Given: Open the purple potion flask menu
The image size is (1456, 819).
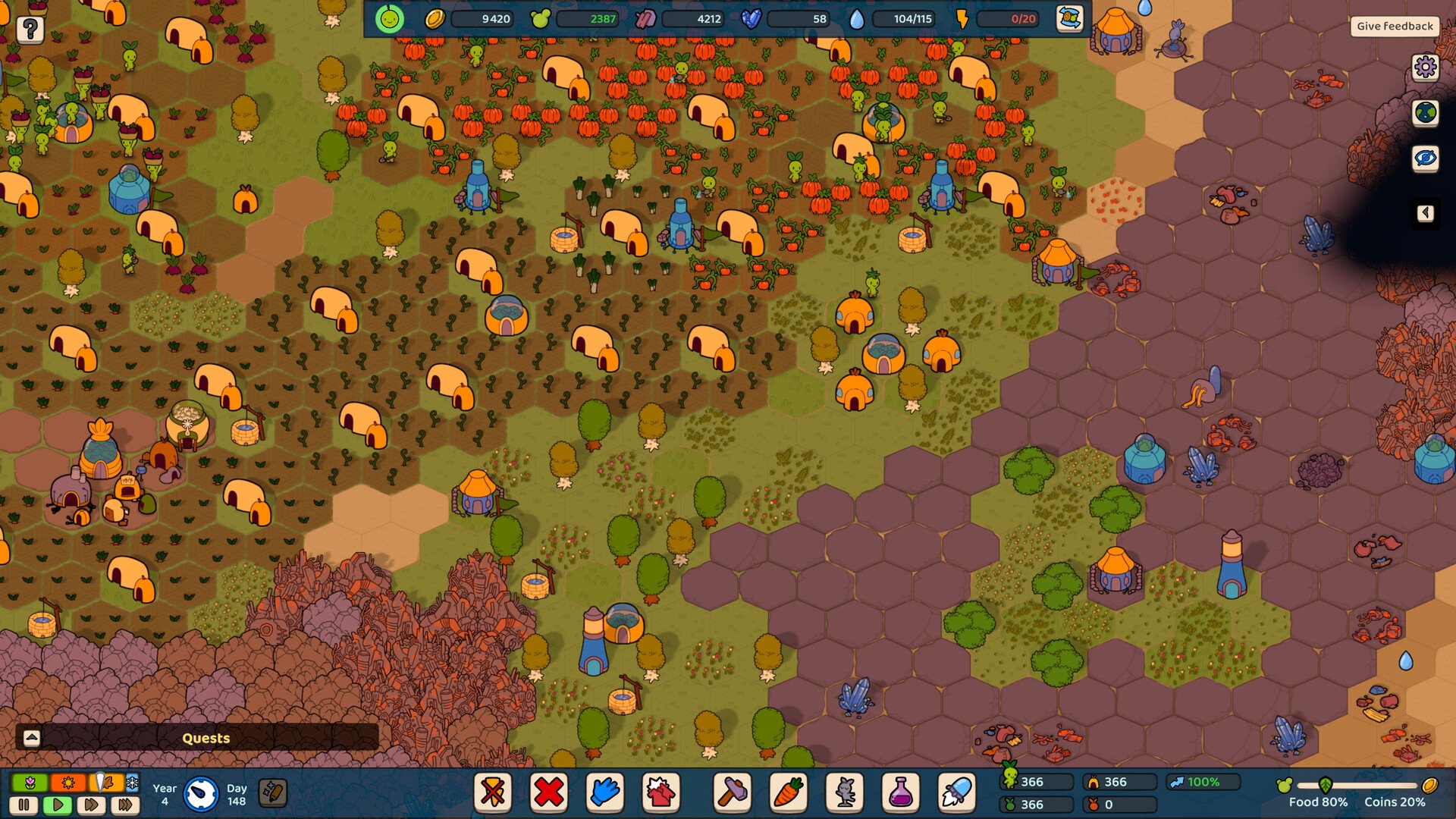Looking at the screenshot, I should [900, 792].
